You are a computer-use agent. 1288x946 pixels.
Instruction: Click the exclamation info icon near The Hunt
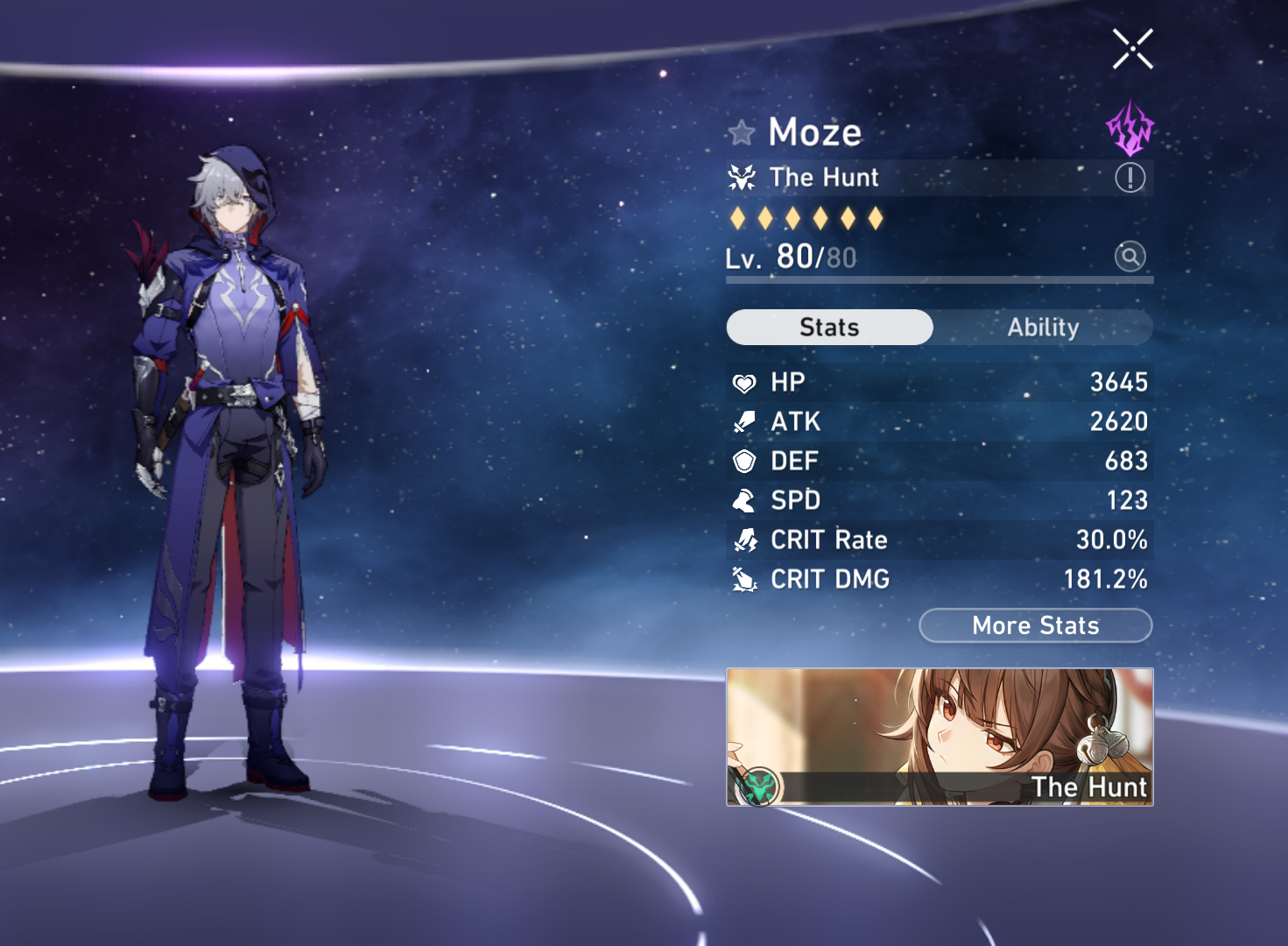point(1130,177)
